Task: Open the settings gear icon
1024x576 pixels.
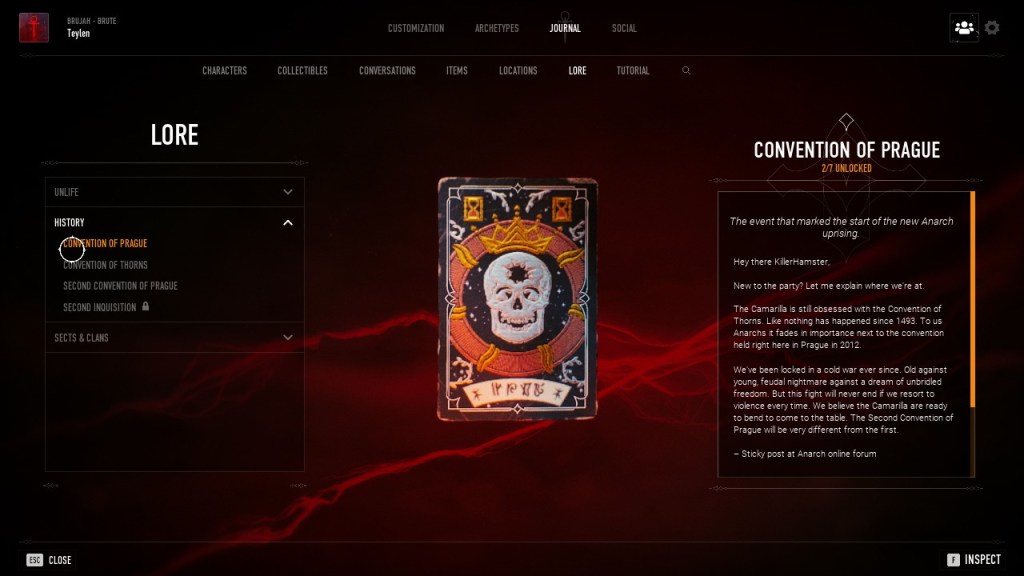Action: tap(992, 28)
